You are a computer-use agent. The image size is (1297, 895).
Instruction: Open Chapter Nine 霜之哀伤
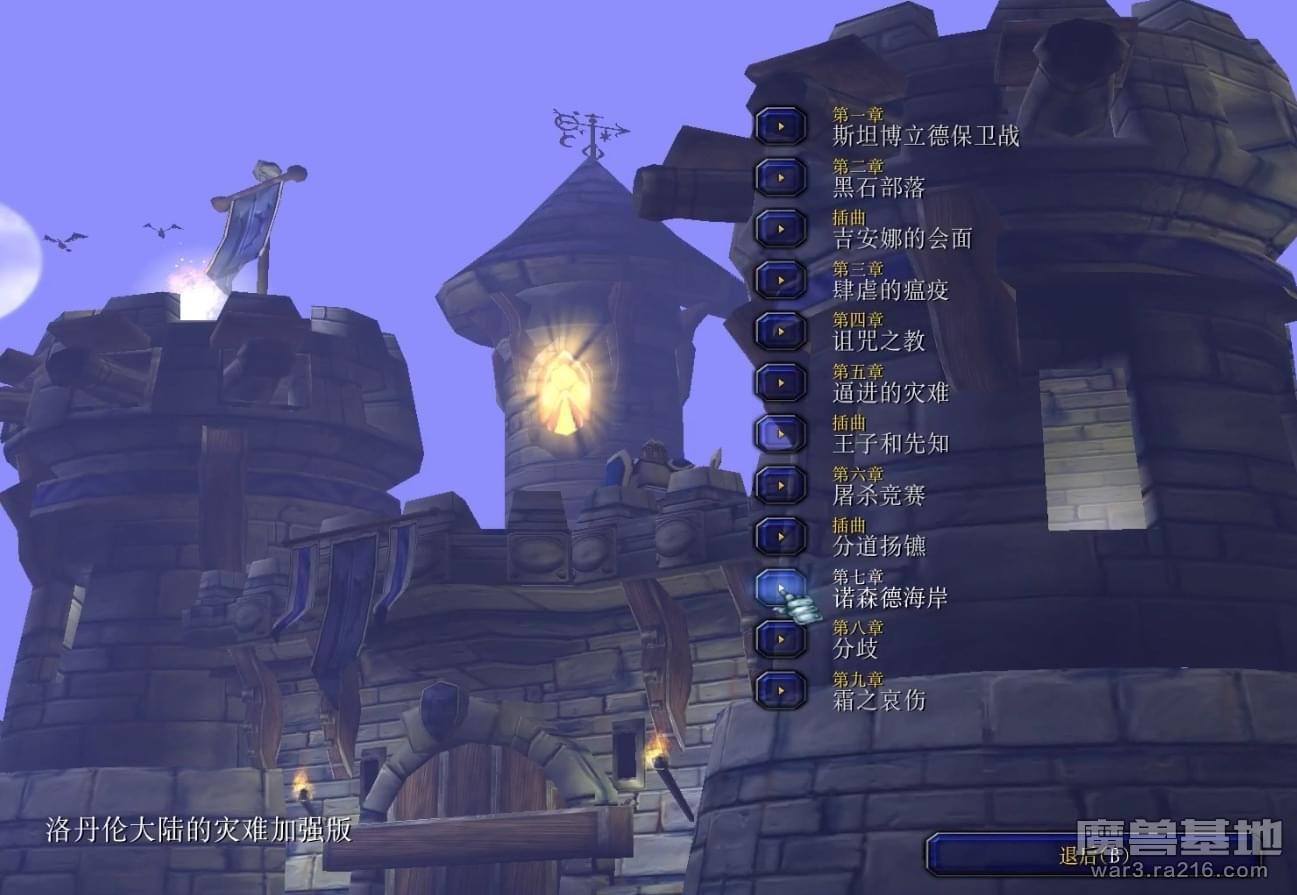[780, 690]
